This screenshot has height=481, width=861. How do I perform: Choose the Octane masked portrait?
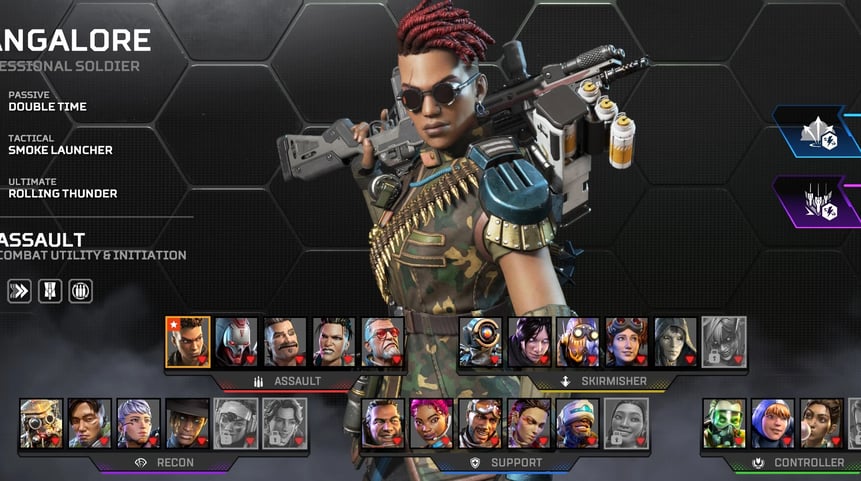point(579,342)
